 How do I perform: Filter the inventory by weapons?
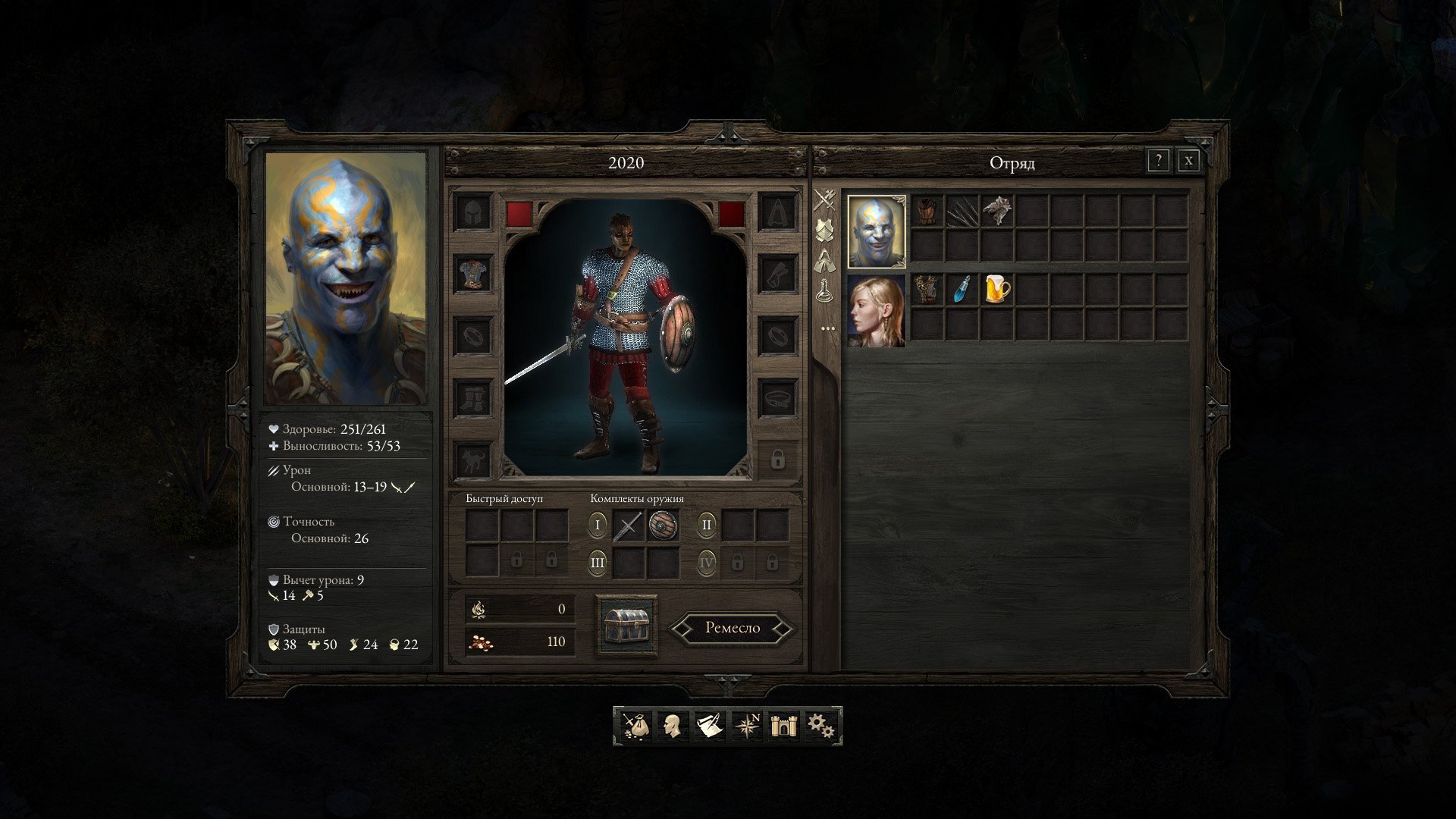point(825,200)
